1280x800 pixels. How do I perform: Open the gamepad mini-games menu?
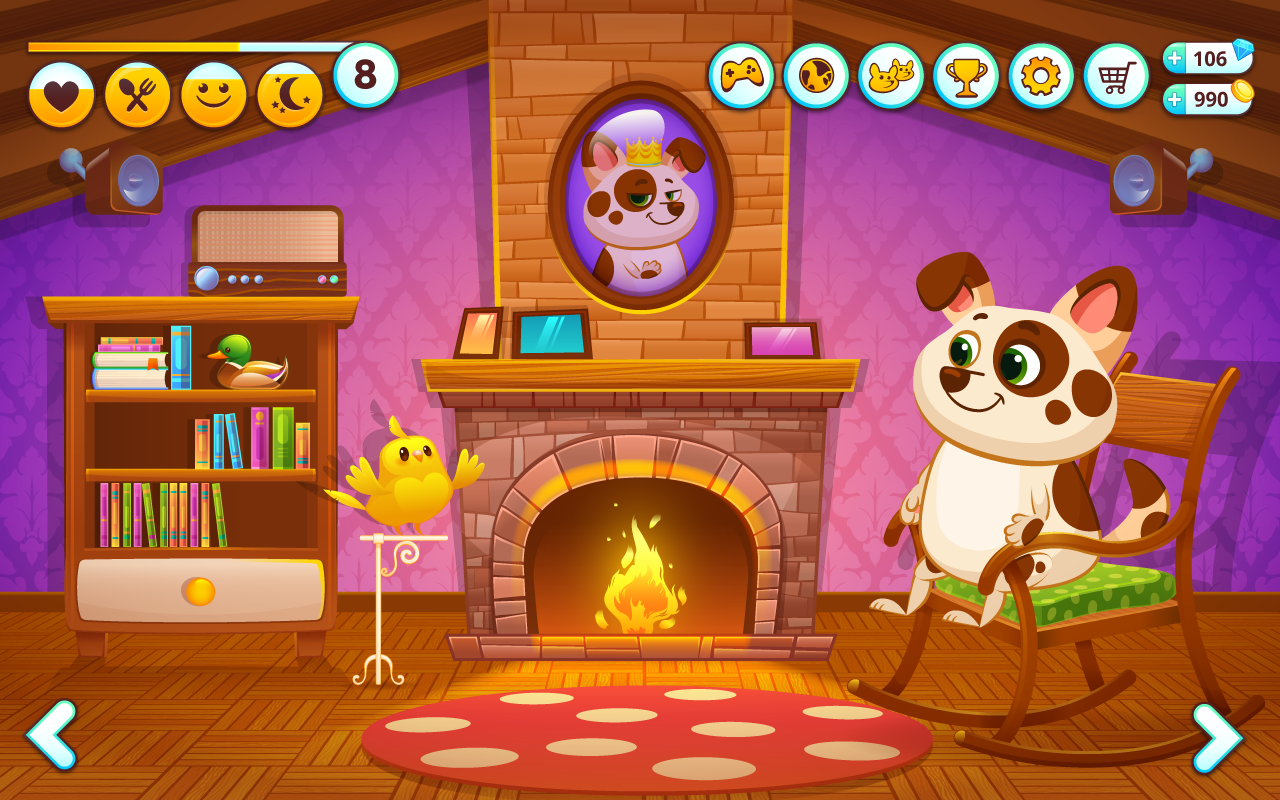[741, 76]
